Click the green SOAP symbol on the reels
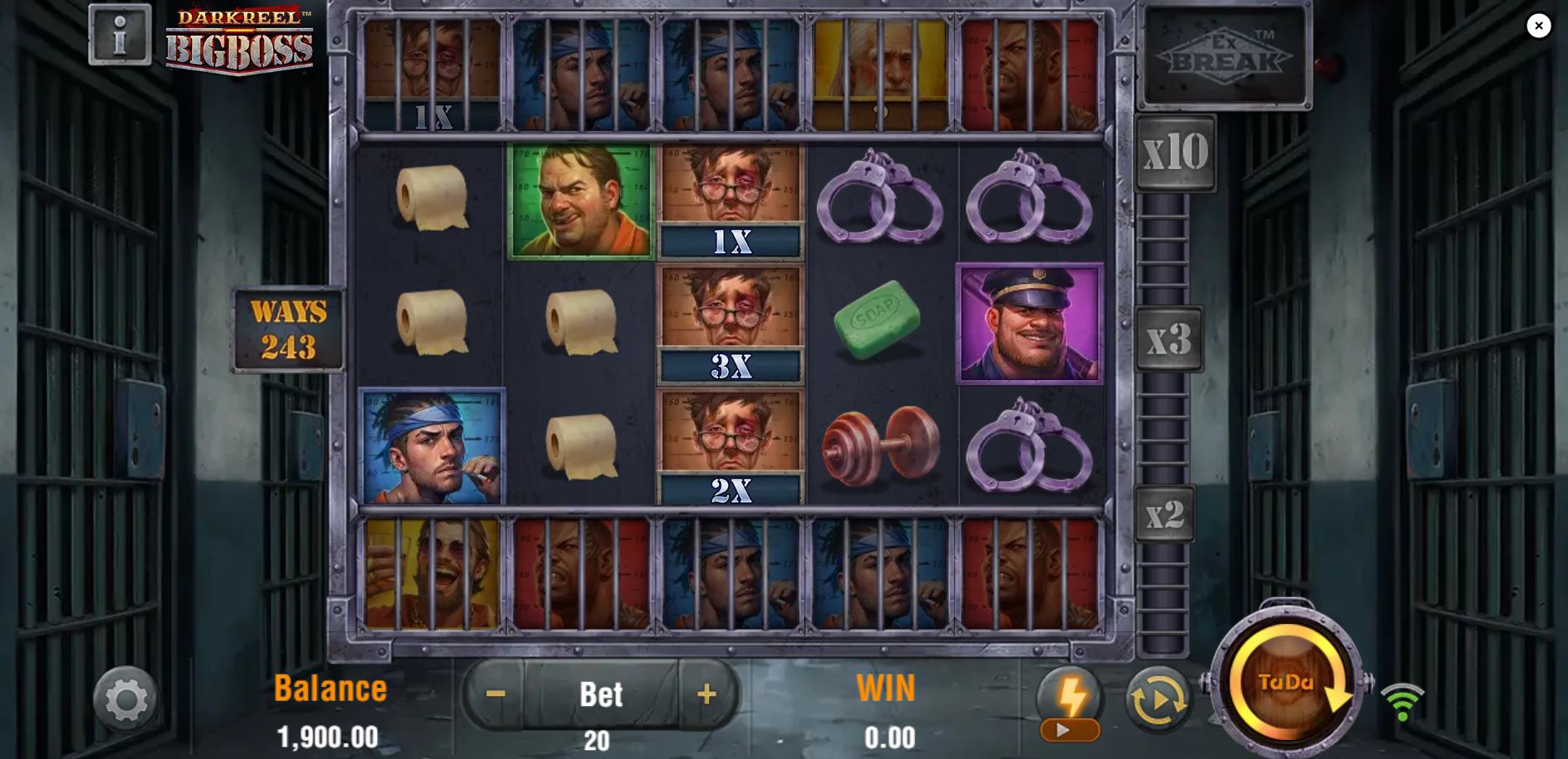The height and width of the screenshot is (759, 1568). point(879,319)
